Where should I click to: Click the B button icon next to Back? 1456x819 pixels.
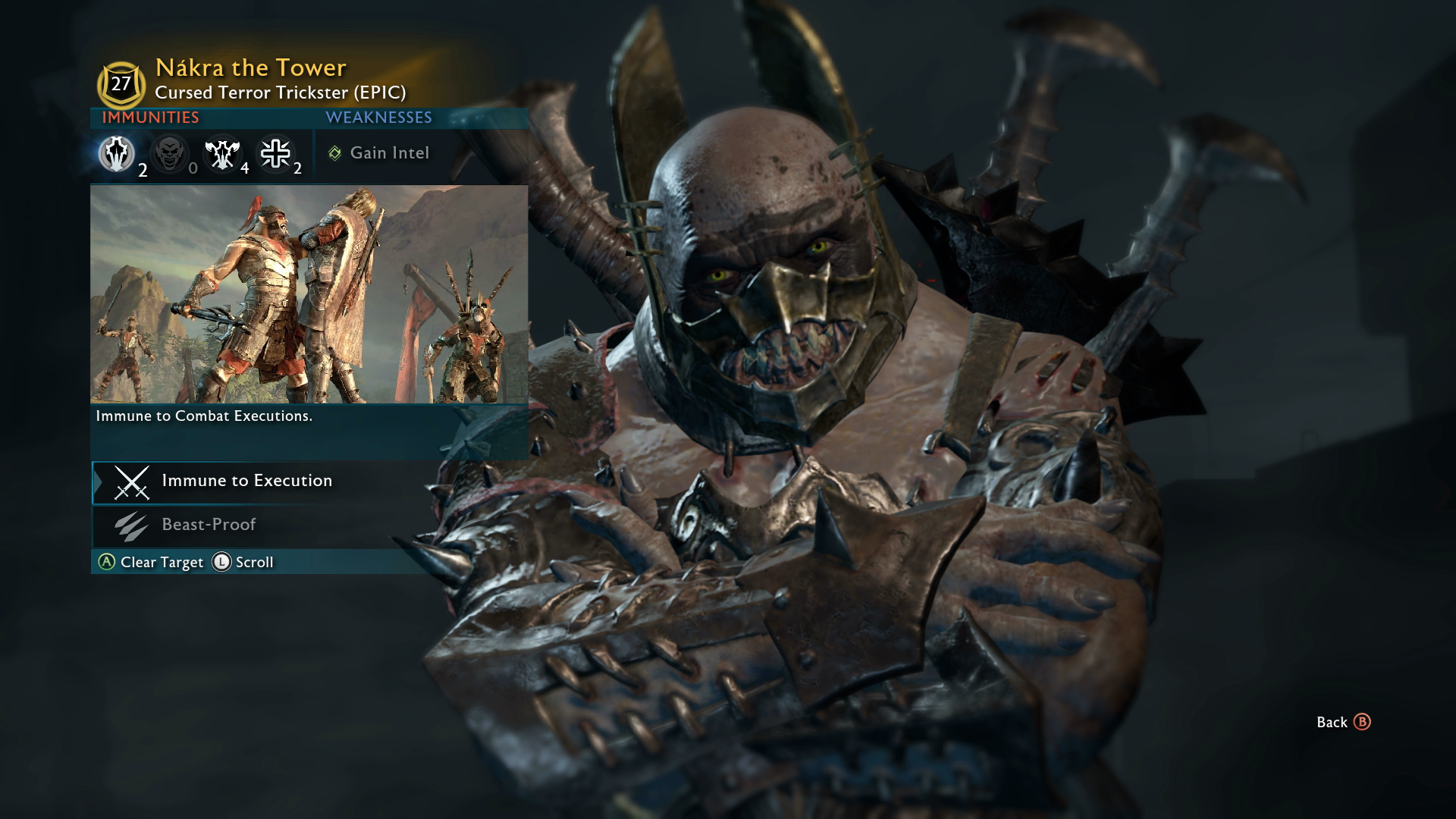[1363, 723]
